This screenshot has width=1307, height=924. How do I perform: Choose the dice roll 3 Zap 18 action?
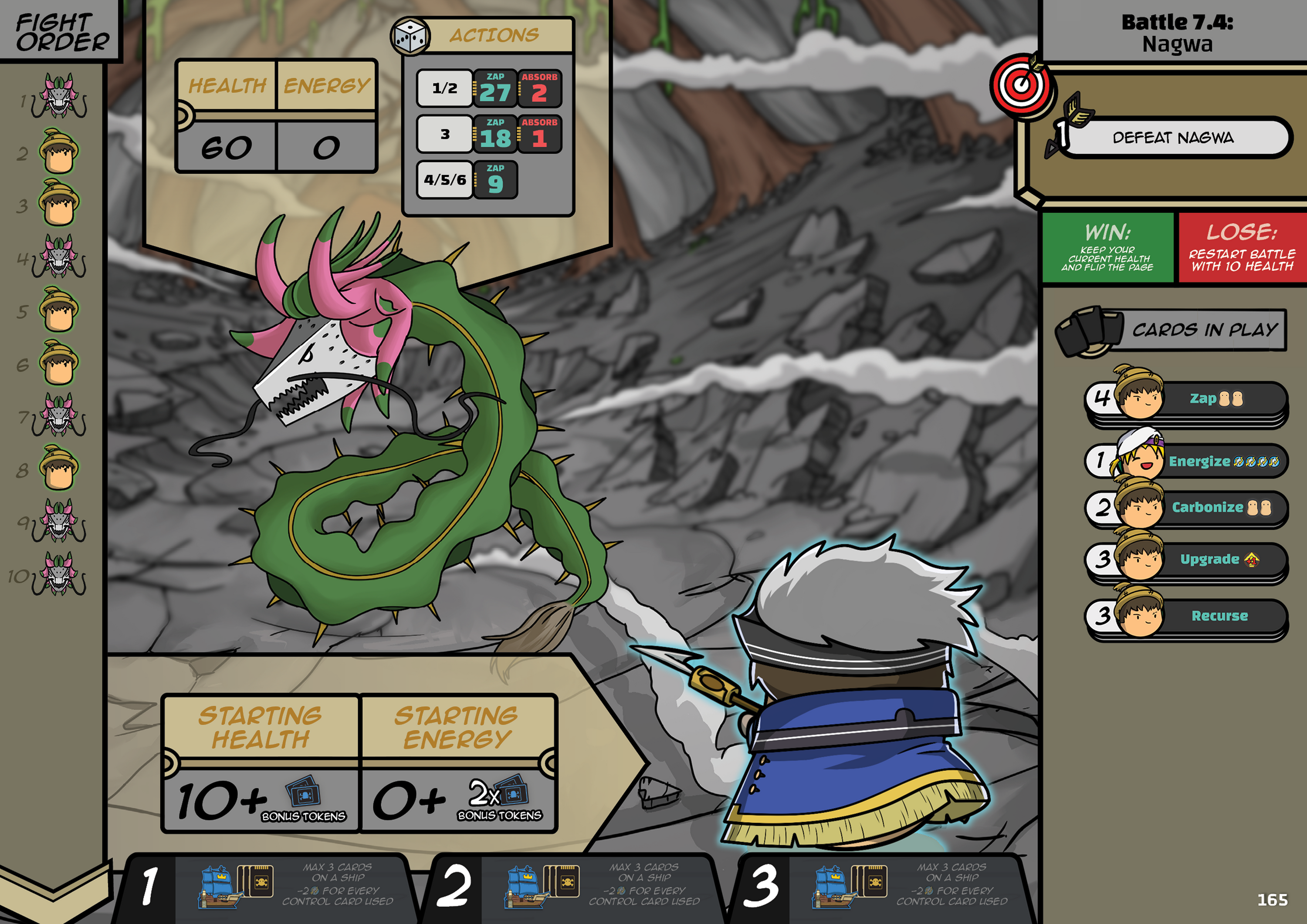tap(488, 135)
